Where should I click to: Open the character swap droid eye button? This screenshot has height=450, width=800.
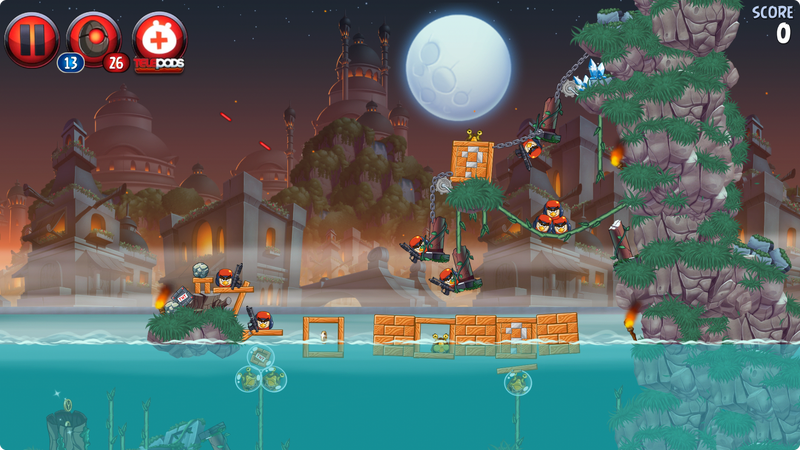(x=96, y=39)
